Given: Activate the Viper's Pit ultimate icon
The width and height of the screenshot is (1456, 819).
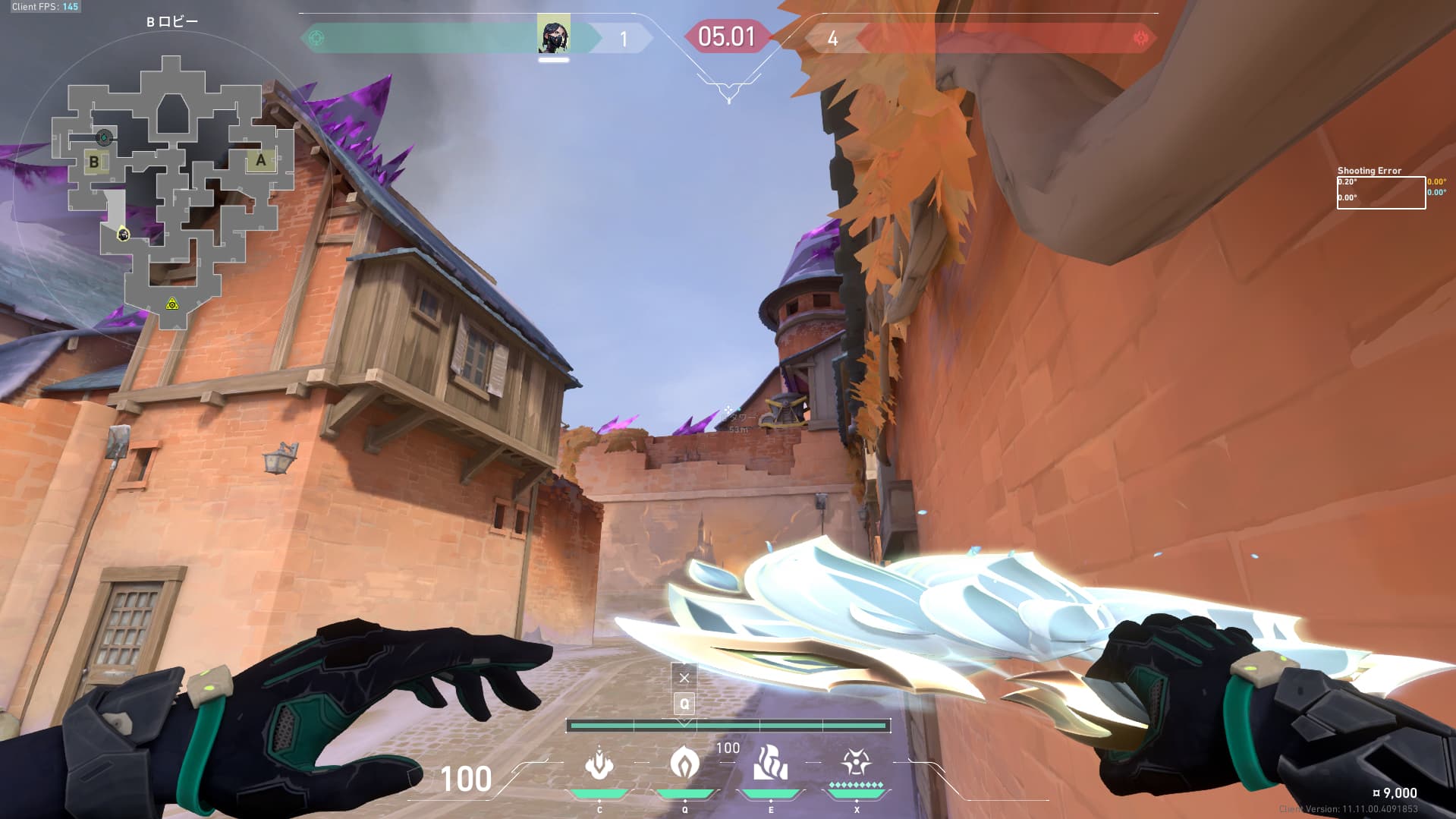Looking at the screenshot, I should coord(856,761).
